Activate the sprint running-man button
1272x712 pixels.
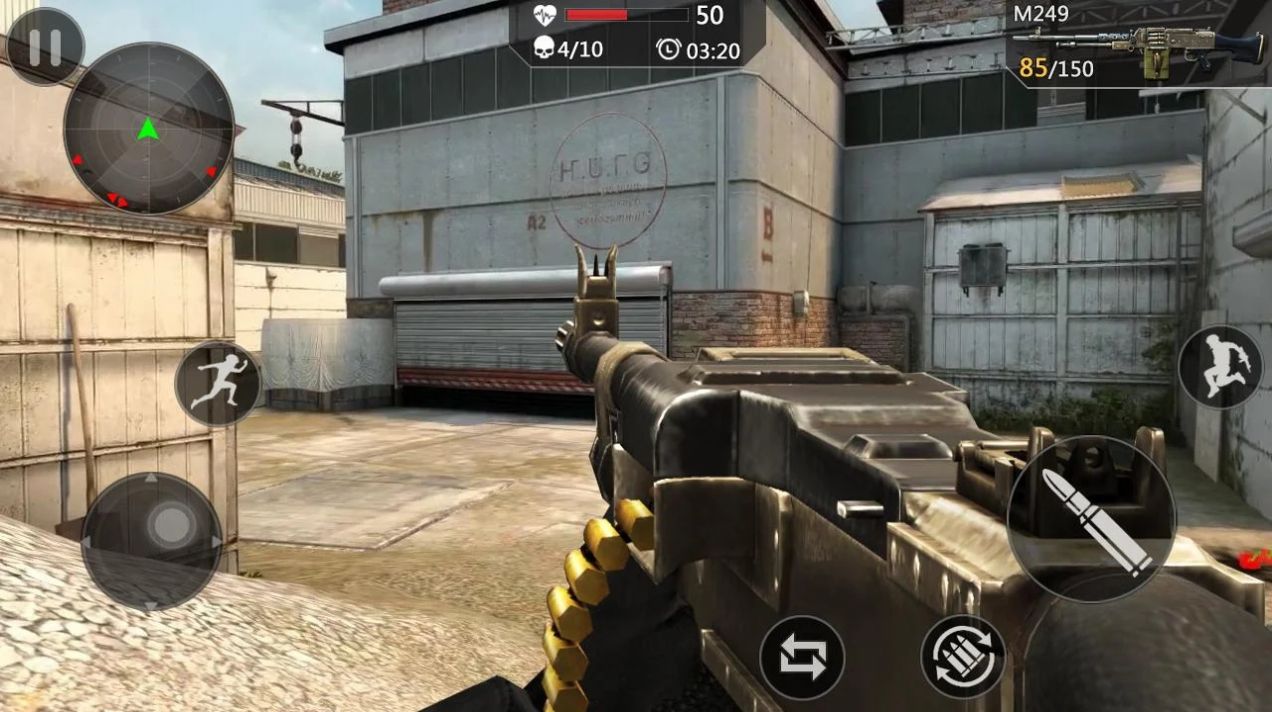[218, 384]
